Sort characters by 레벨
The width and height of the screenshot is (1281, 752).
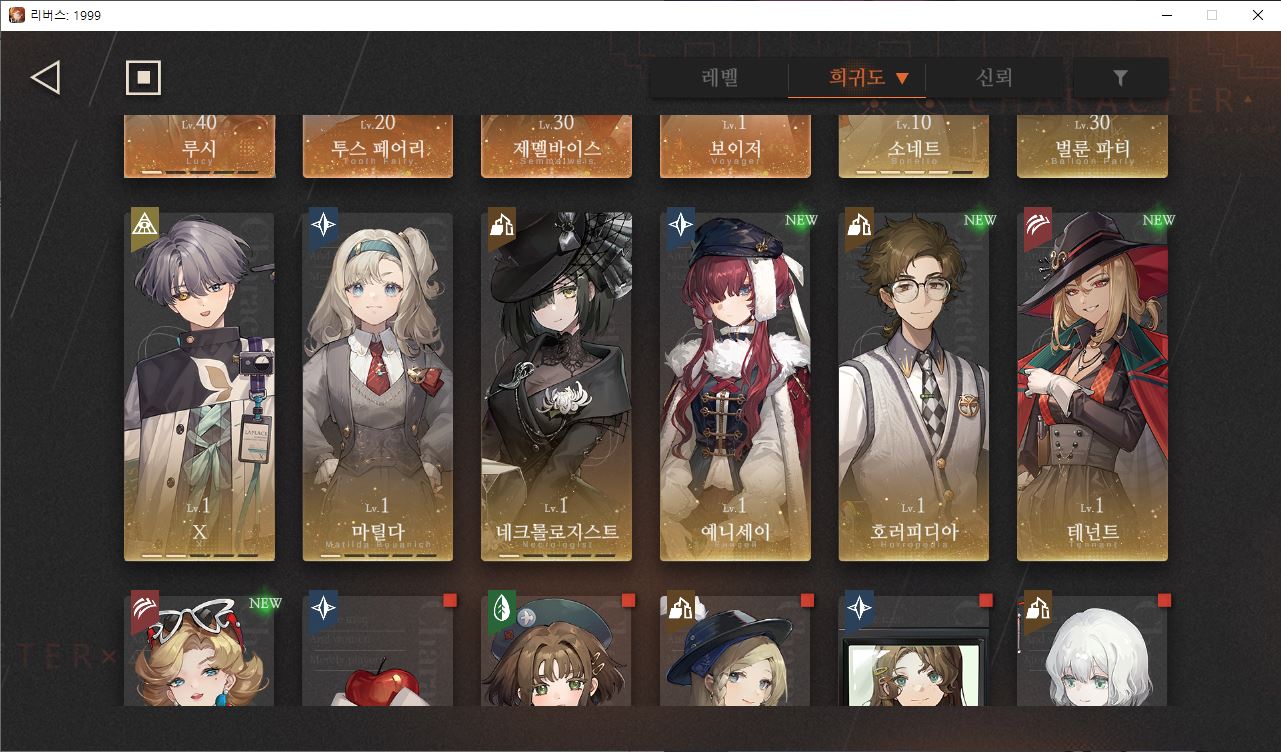pos(720,78)
